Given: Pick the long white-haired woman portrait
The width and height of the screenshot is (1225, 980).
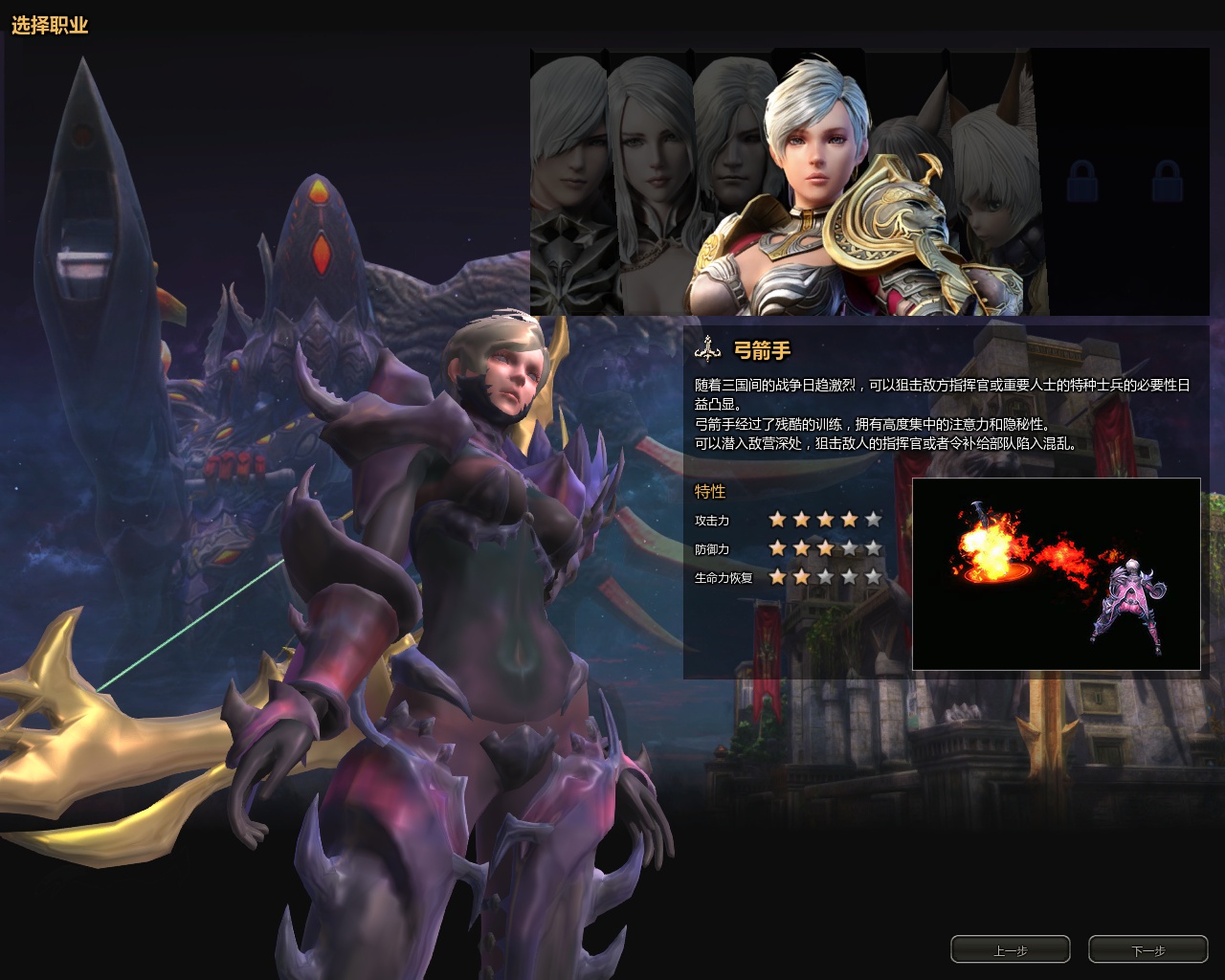Looking at the screenshot, I should point(651,182).
